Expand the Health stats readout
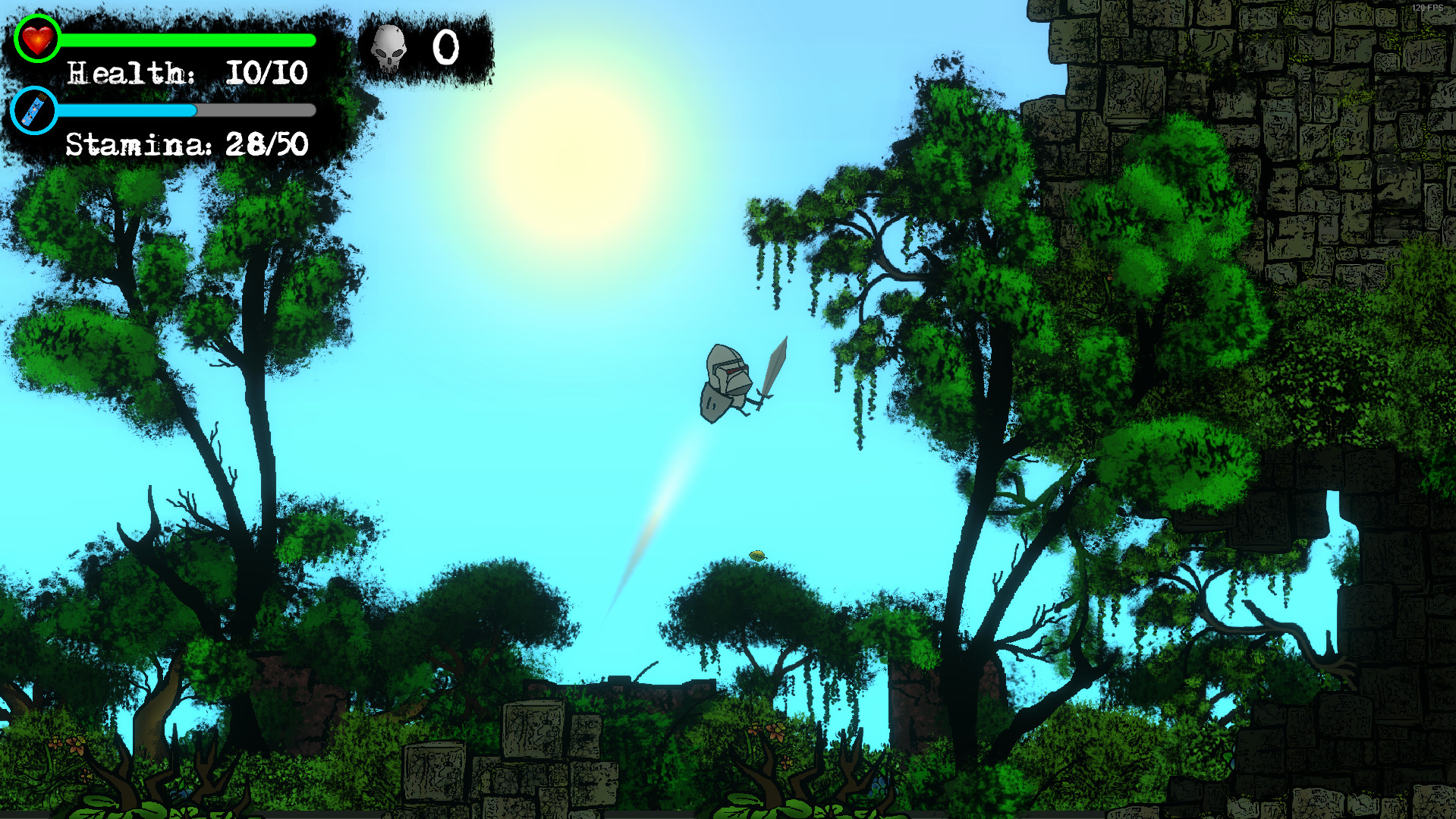The width and height of the screenshot is (1456, 819). 187,73
